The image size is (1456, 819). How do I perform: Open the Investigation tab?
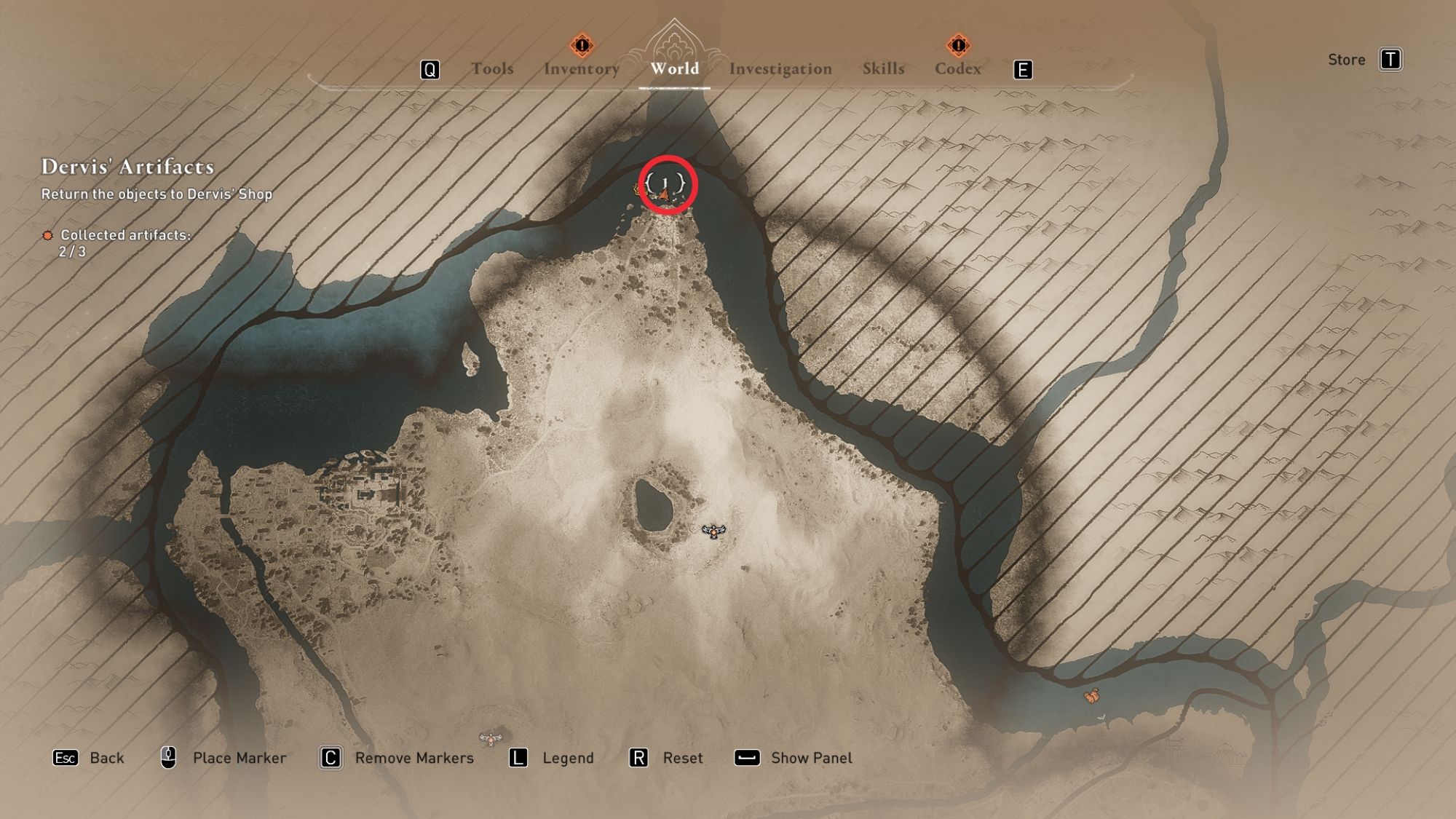[780, 69]
